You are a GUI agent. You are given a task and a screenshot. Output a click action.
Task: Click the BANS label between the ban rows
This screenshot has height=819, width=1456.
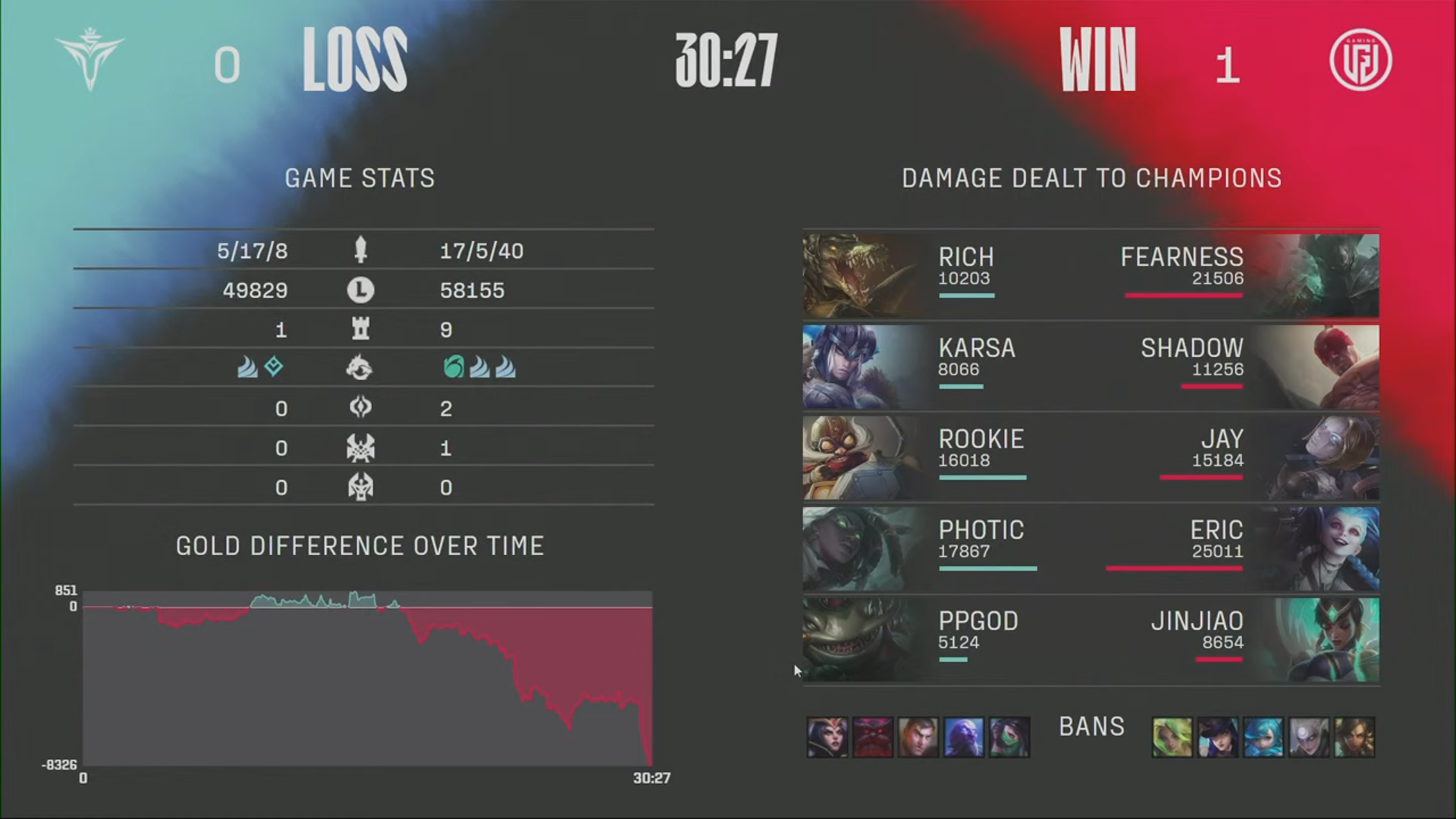[x=1092, y=726]
